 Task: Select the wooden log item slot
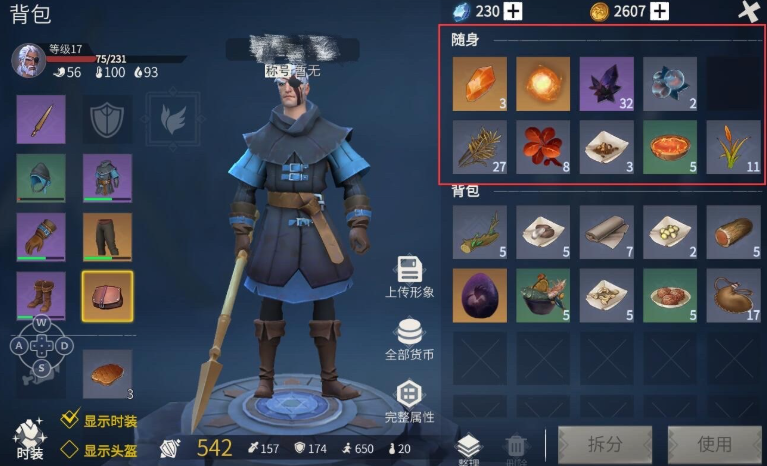click(733, 232)
